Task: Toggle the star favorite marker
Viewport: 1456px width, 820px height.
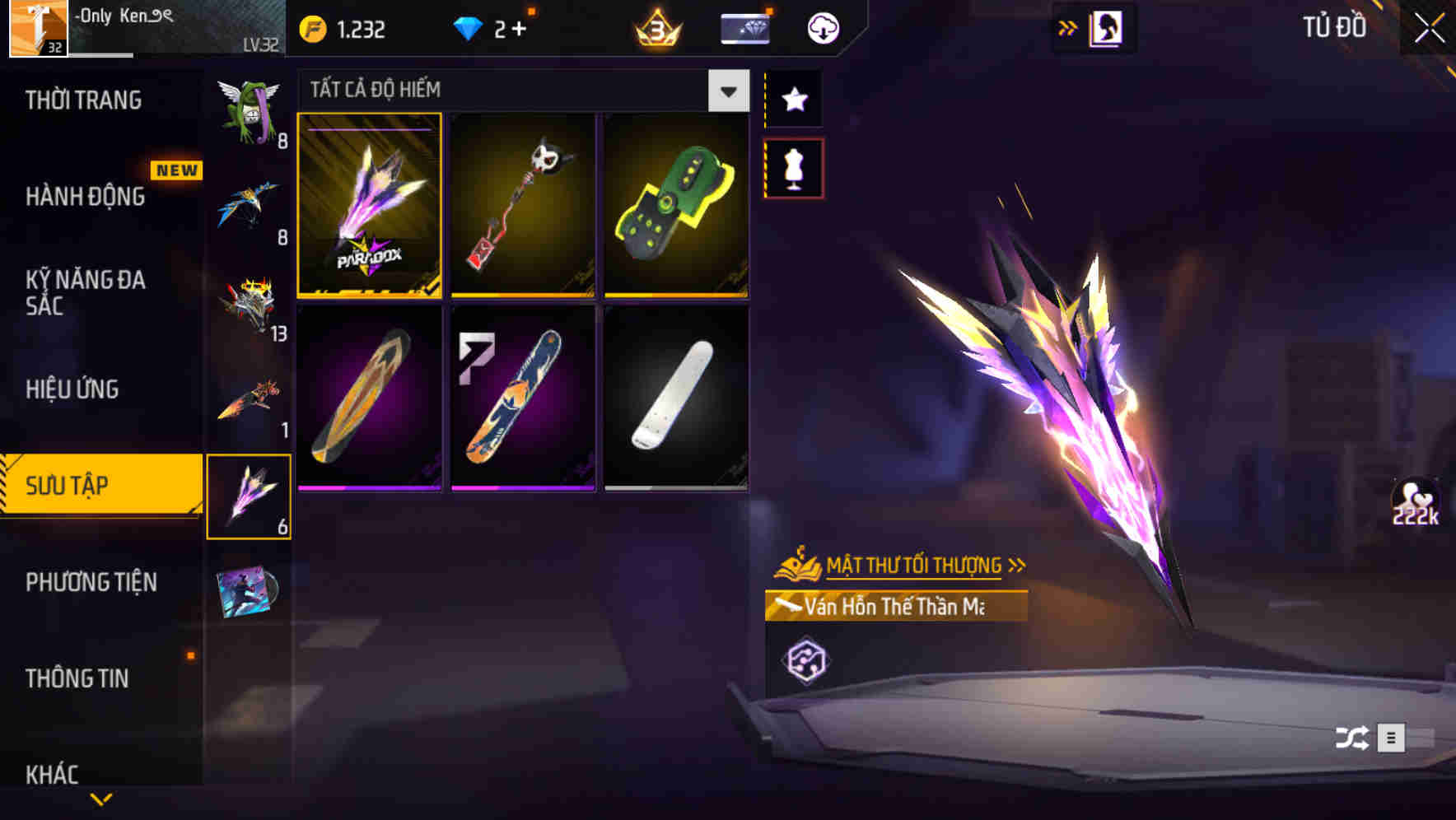Action: coord(795,100)
